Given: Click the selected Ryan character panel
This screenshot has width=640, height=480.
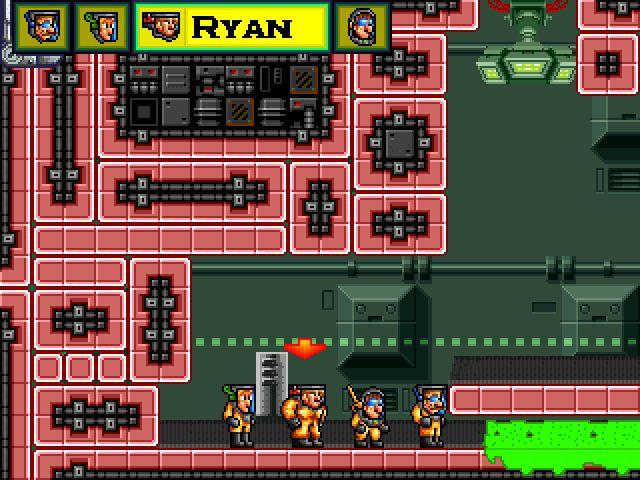Looking at the screenshot, I should click(231, 26).
